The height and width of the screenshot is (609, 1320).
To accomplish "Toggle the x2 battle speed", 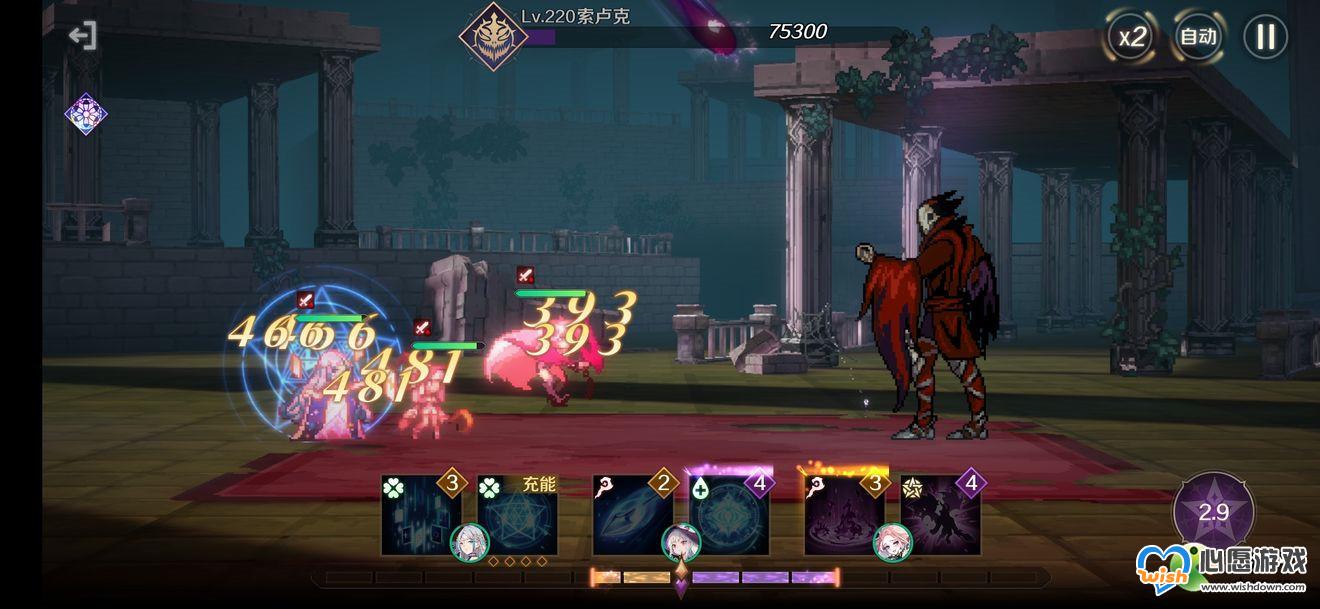I will pyautogui.click(x=1131, y=37).
